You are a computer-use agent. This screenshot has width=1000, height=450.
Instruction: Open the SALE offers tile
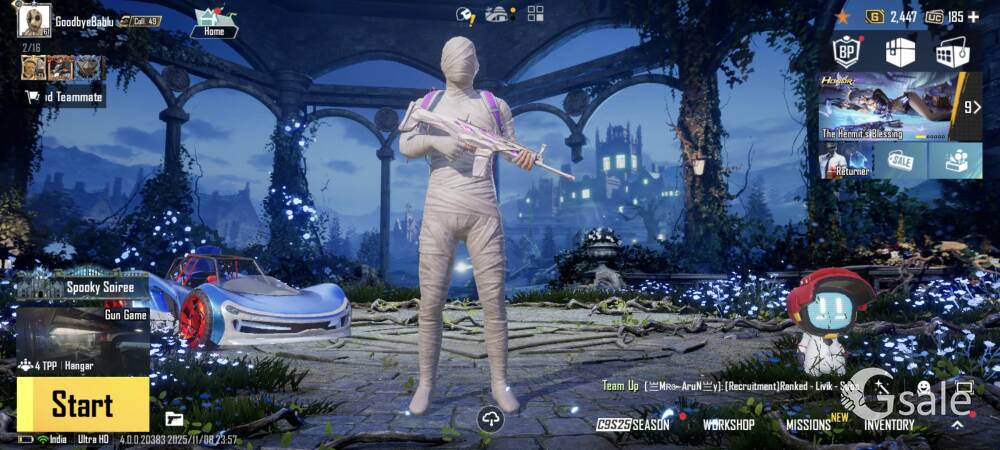[900, 160]
